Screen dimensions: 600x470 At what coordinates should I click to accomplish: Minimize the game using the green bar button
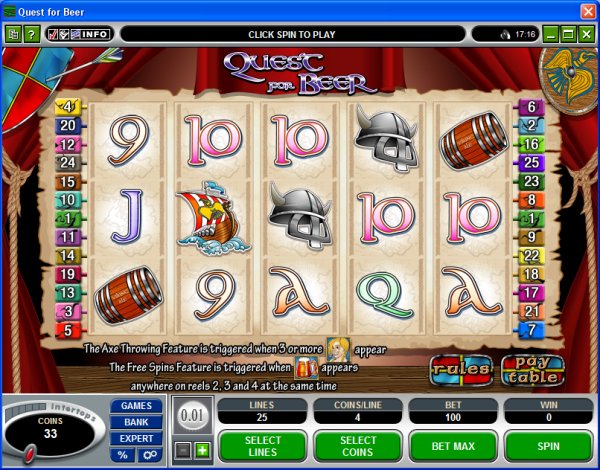550,34
